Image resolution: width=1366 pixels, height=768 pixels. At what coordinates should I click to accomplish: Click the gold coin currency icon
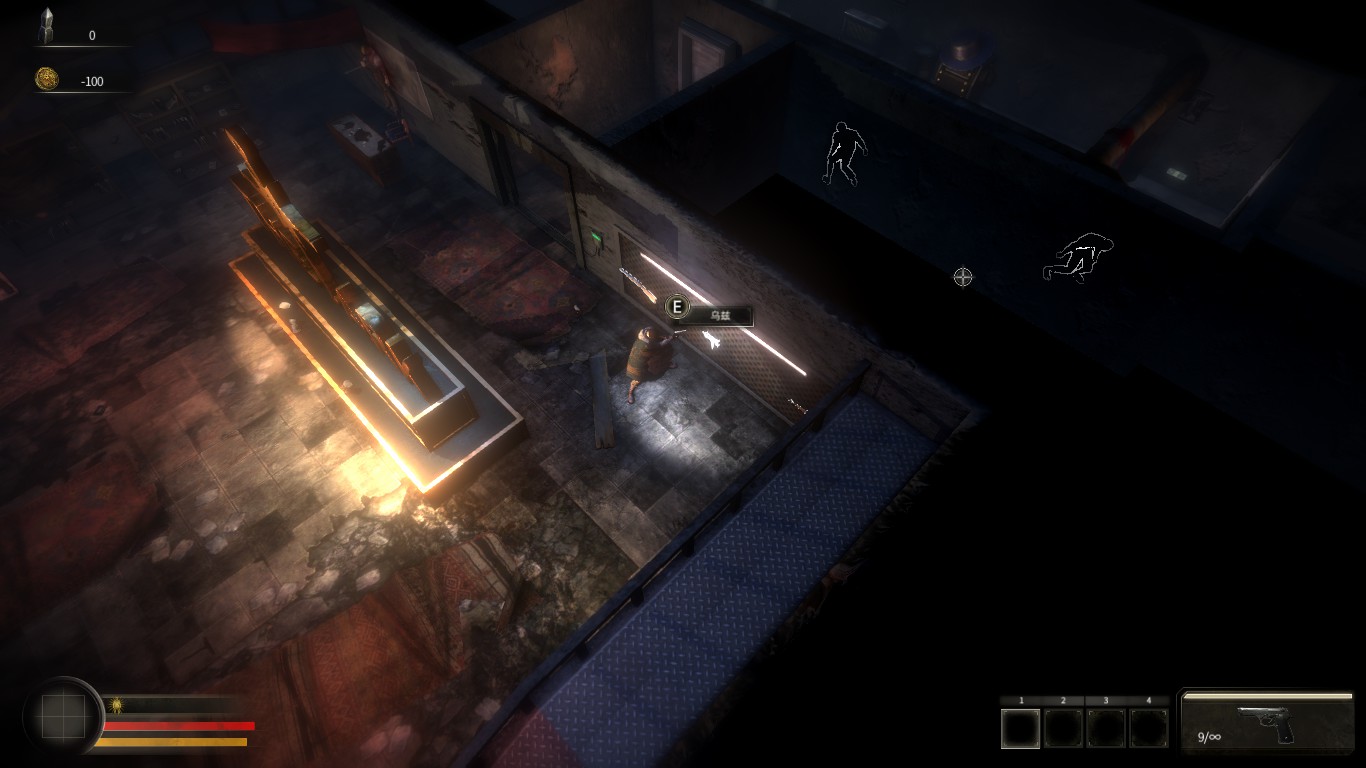pos(46,79)
